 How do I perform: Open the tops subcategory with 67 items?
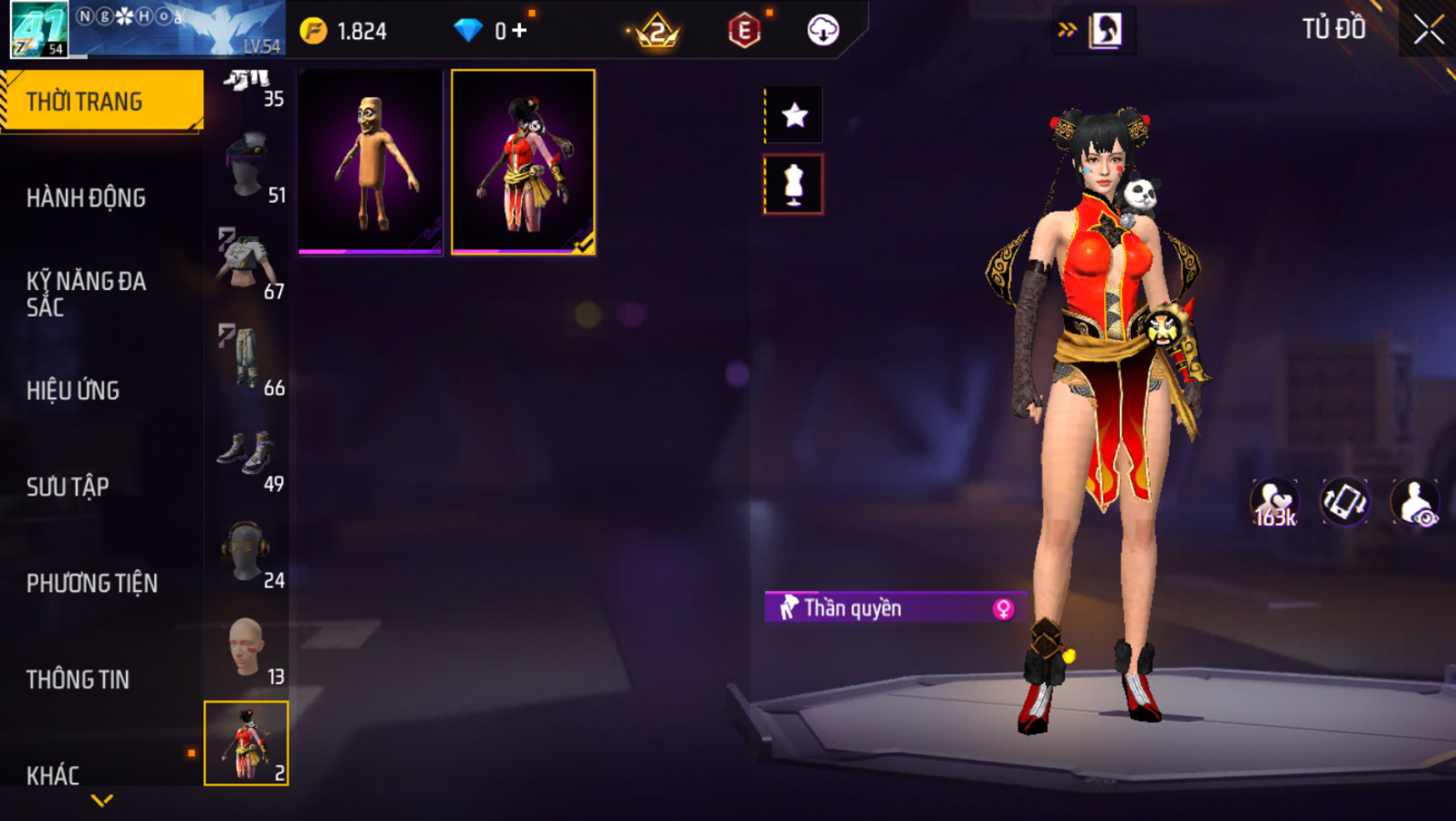click(248, 265)
